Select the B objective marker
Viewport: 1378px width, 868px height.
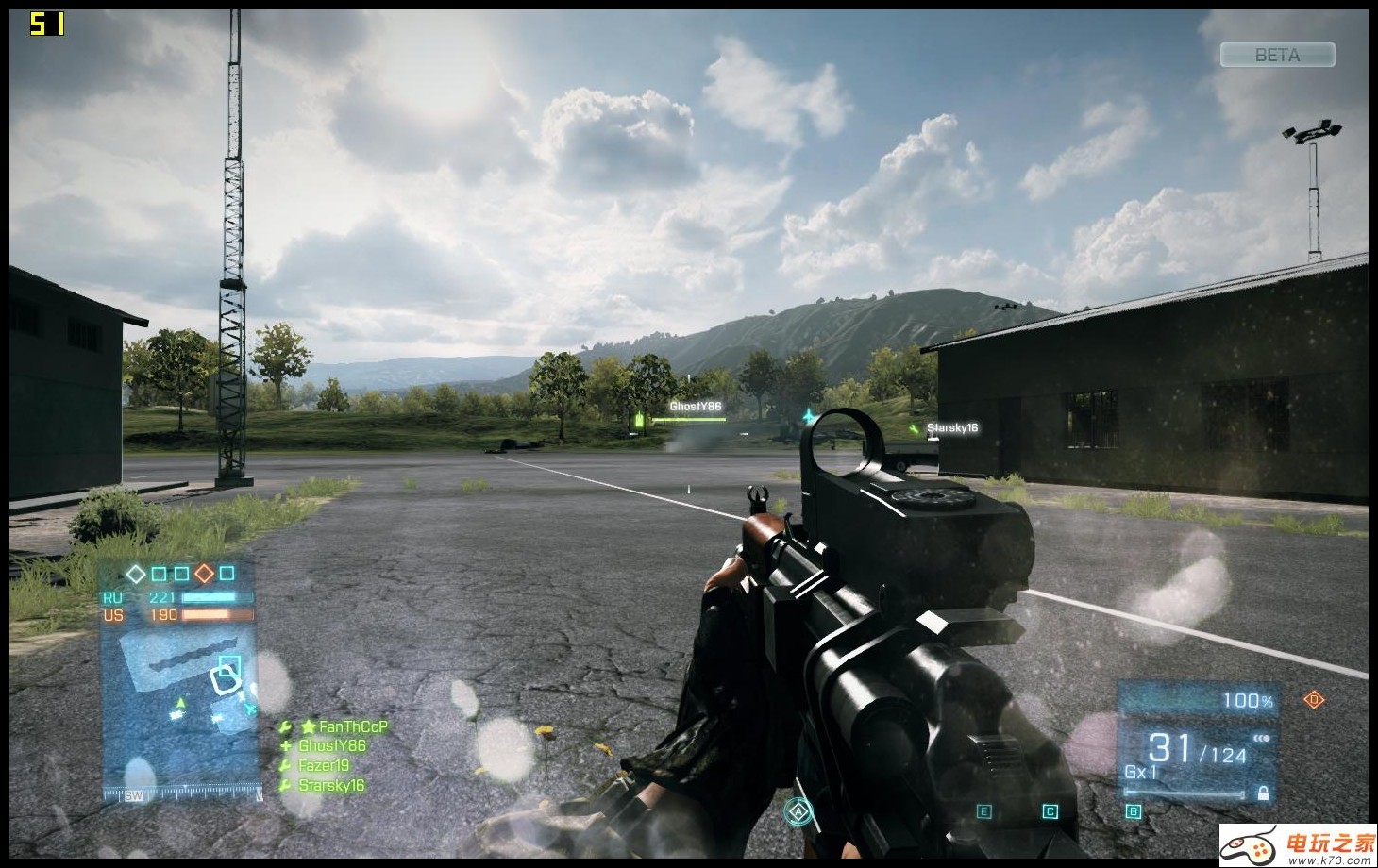(1134, 811)
